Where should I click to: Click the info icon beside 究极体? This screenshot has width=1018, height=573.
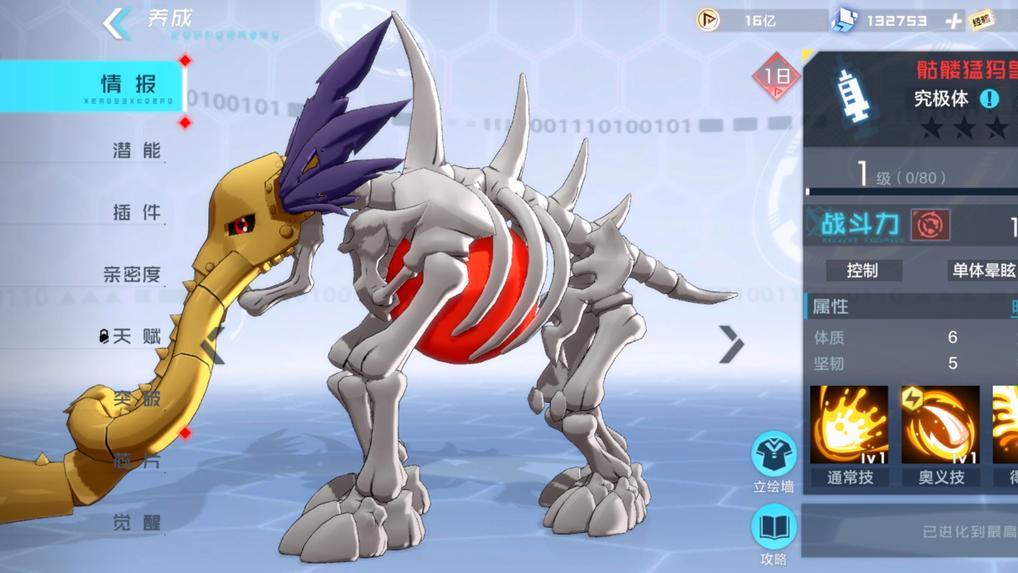[x=989, y=99]
